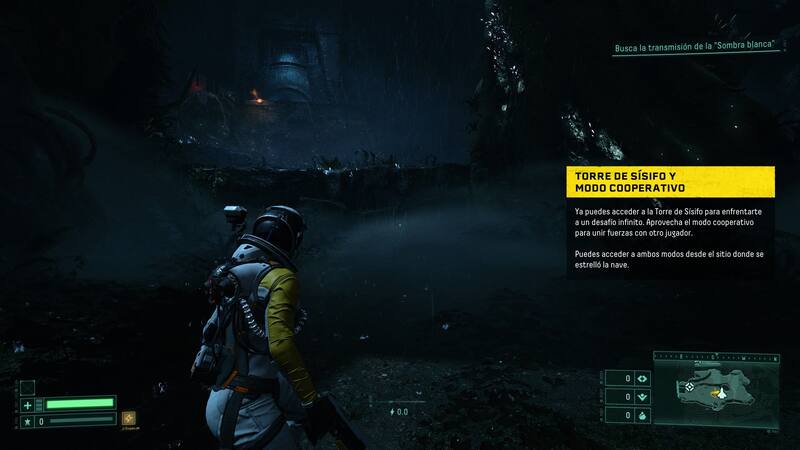Select the 'Sombra blanca' objective tracker
The width and height of the screenshot is (800, 450).
(697, 49)
